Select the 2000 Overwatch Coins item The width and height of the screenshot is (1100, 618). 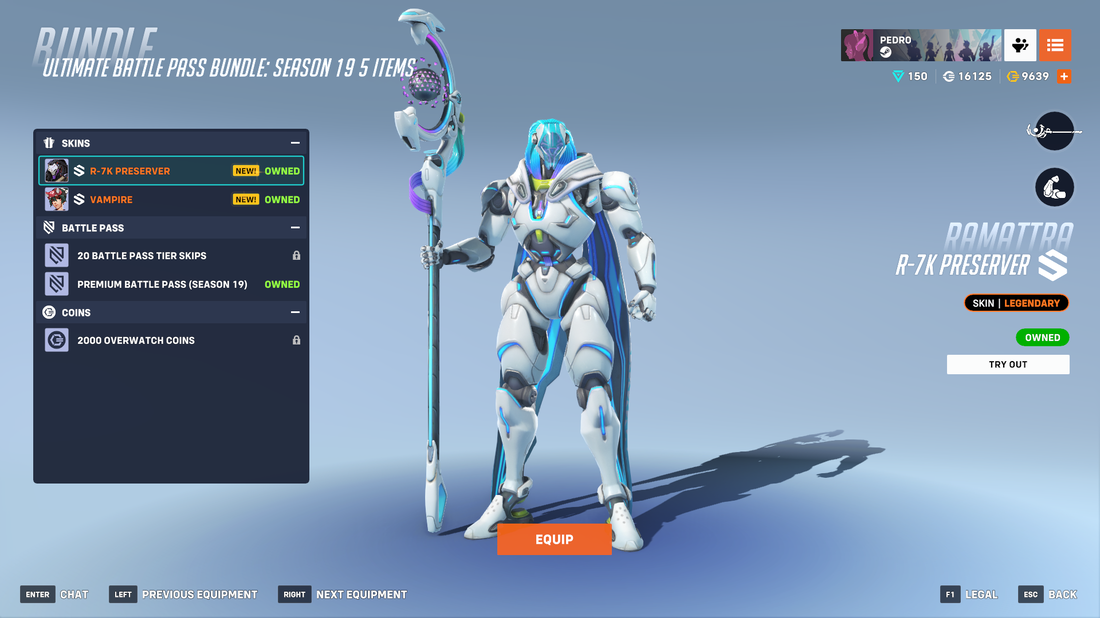(171, 341)
